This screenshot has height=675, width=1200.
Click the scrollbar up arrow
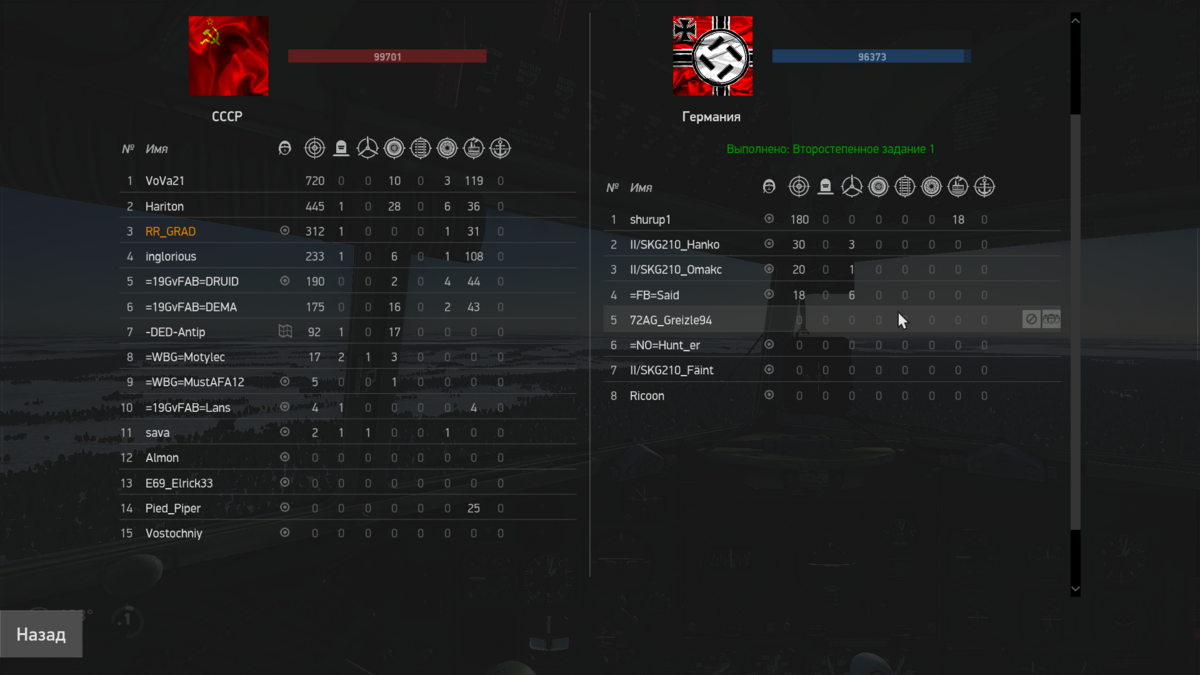pos(1076,19)
